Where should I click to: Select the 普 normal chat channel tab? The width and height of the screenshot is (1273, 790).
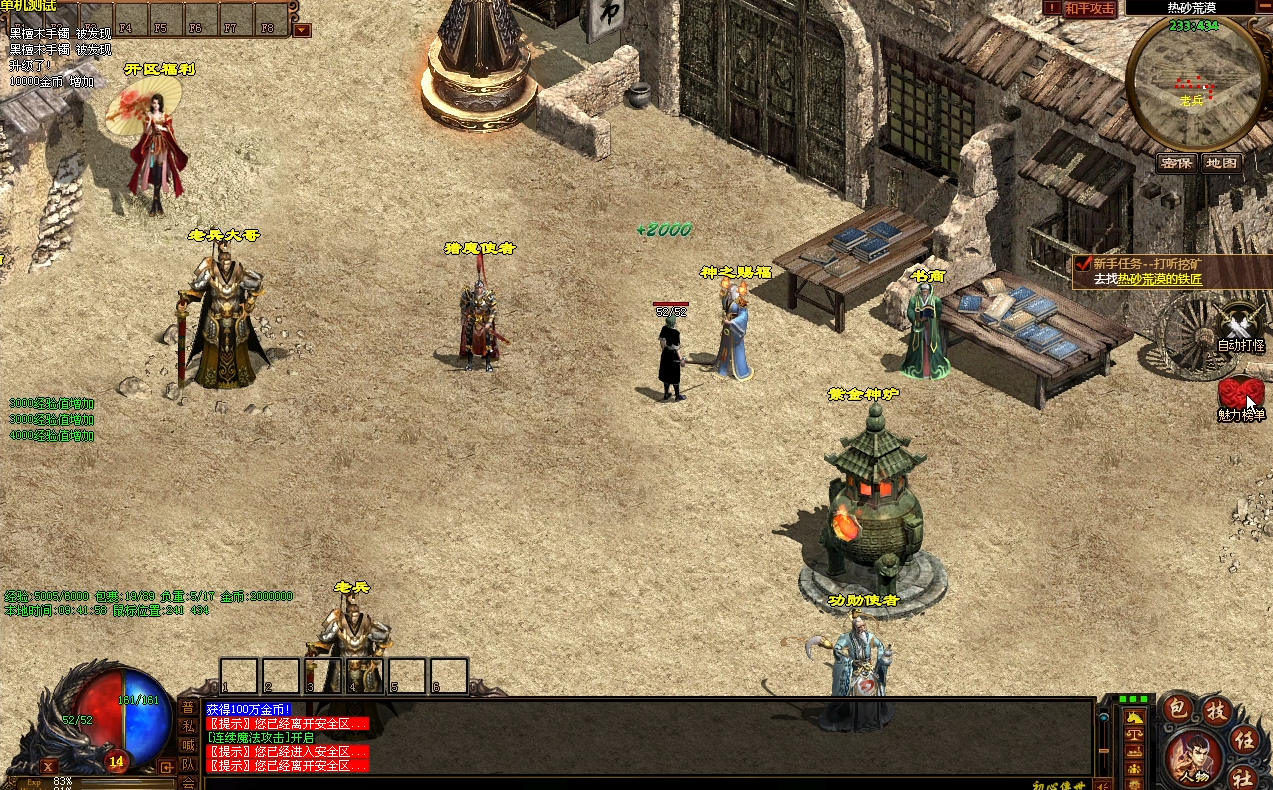click(x=187, y=708)
